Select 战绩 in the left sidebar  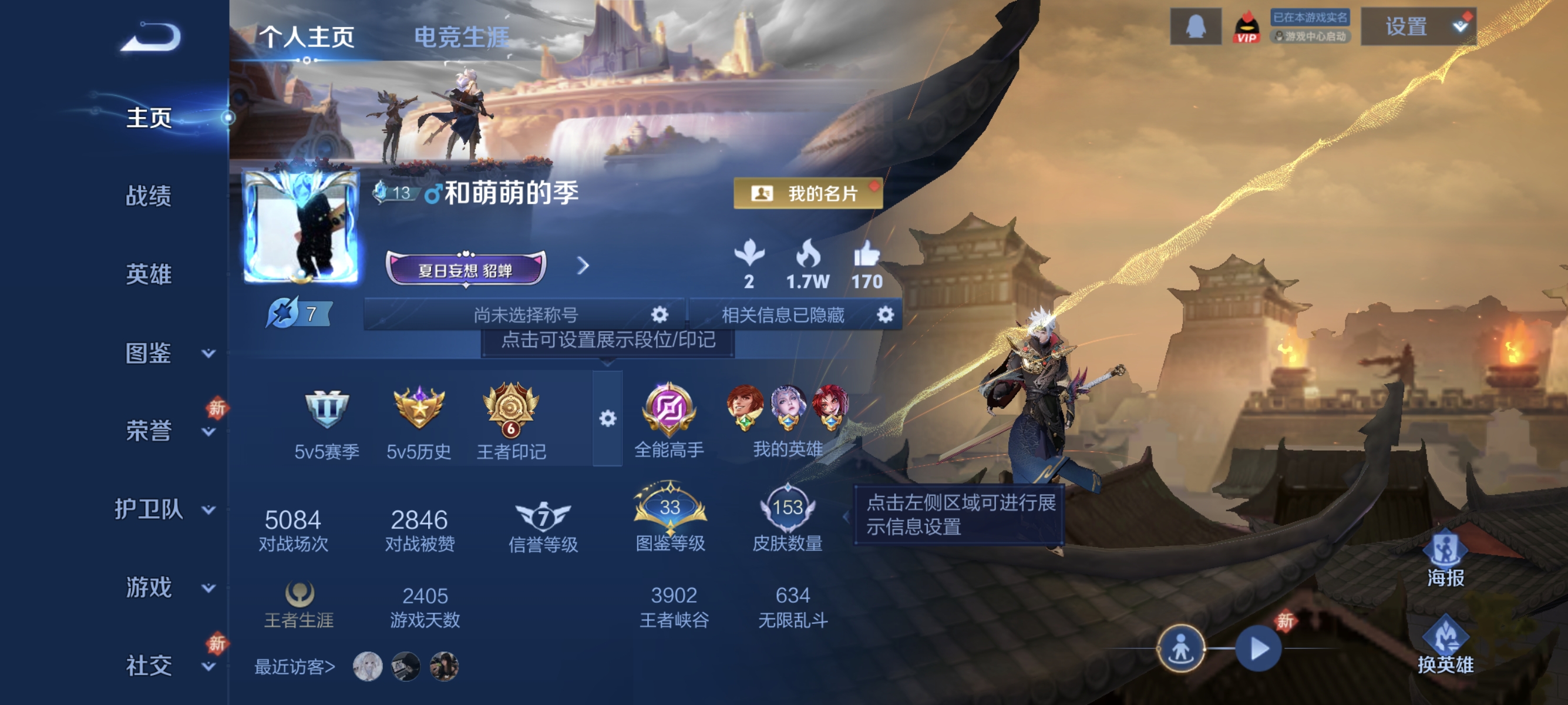pos(149,197)
